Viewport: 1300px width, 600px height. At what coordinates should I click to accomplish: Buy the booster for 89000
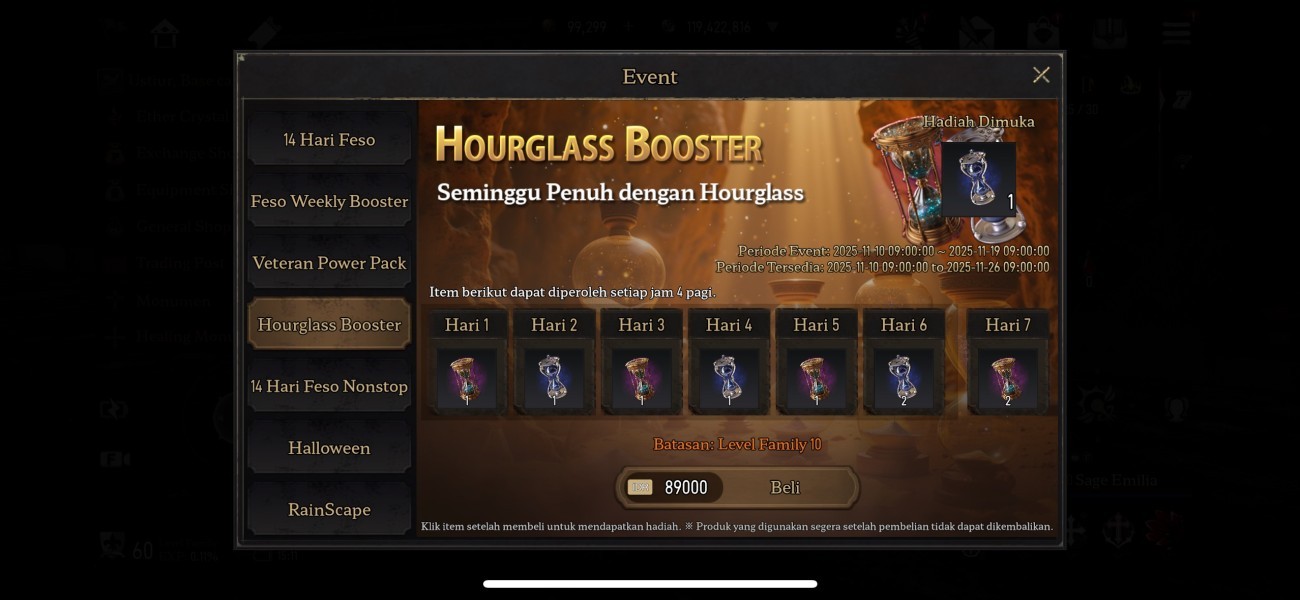pyautogui.click(x=737, y=487)
